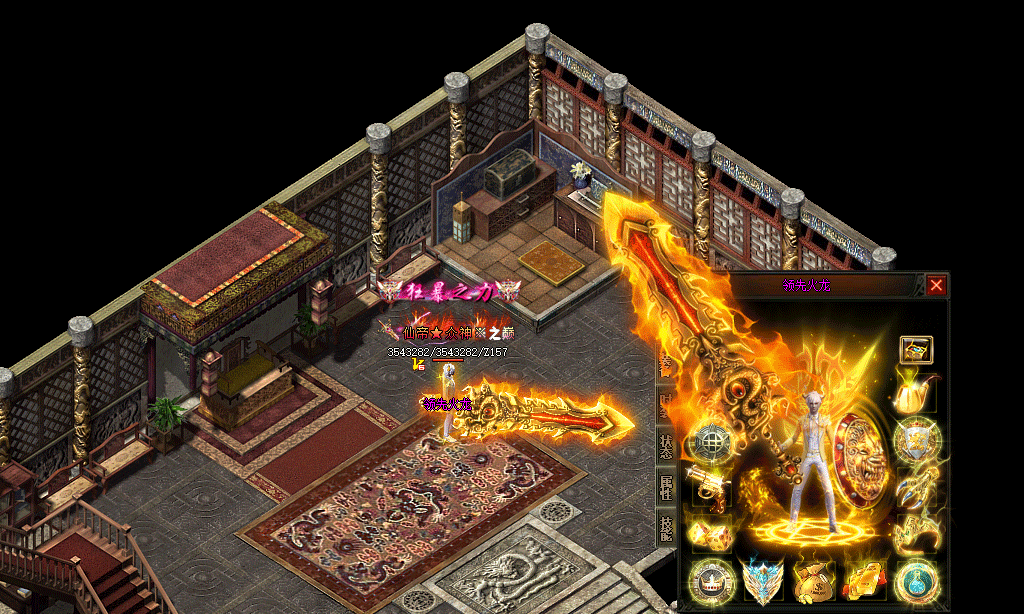Select the golden boots slot
This screenshot has width=1024, height=614.
[914, 532]
